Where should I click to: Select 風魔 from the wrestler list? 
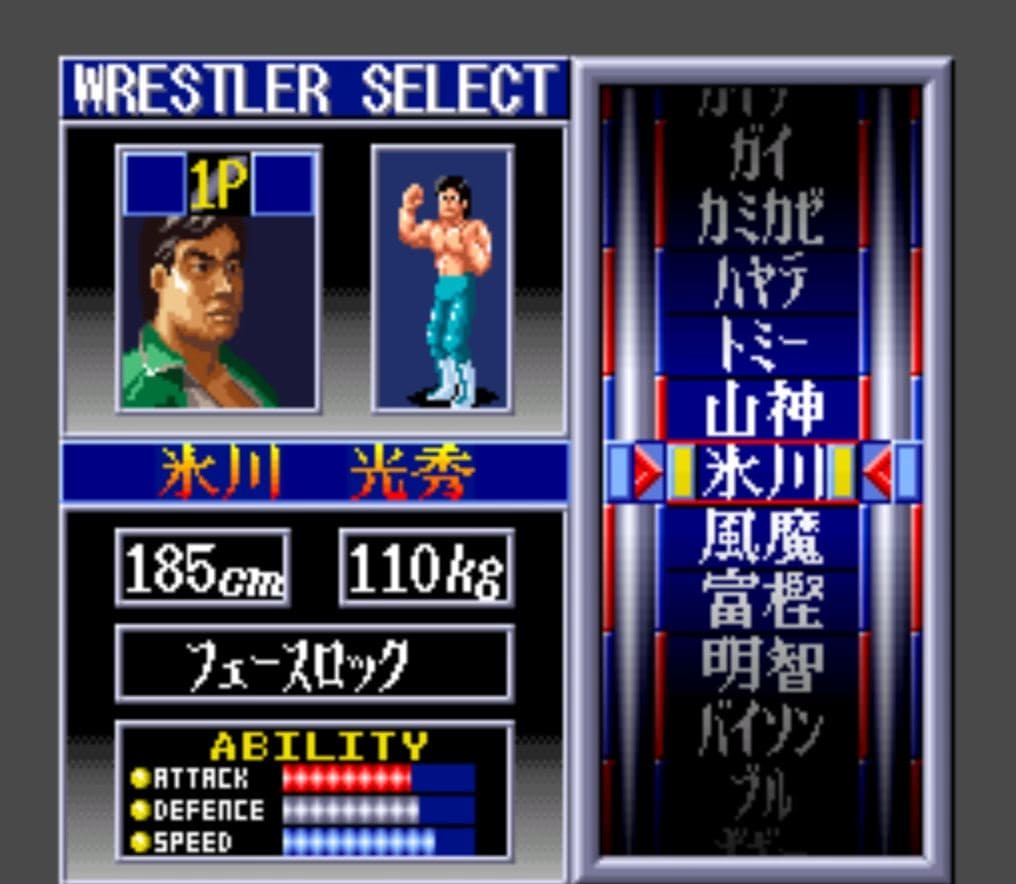[x=762, y=536]
